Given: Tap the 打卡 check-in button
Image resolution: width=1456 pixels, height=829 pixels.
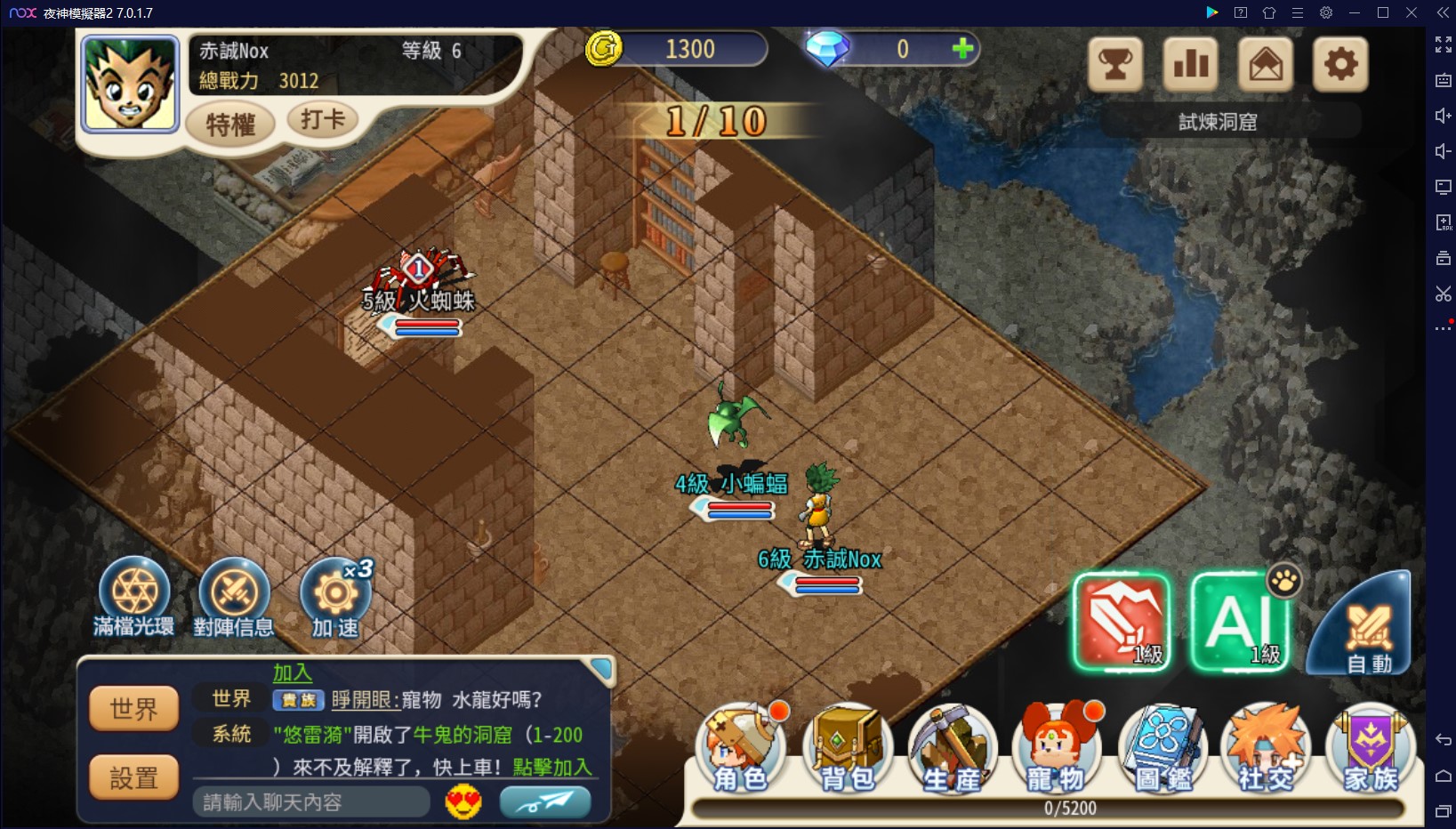Looking at the screenshot, I should pyautogui.click(x=321, y=119).
